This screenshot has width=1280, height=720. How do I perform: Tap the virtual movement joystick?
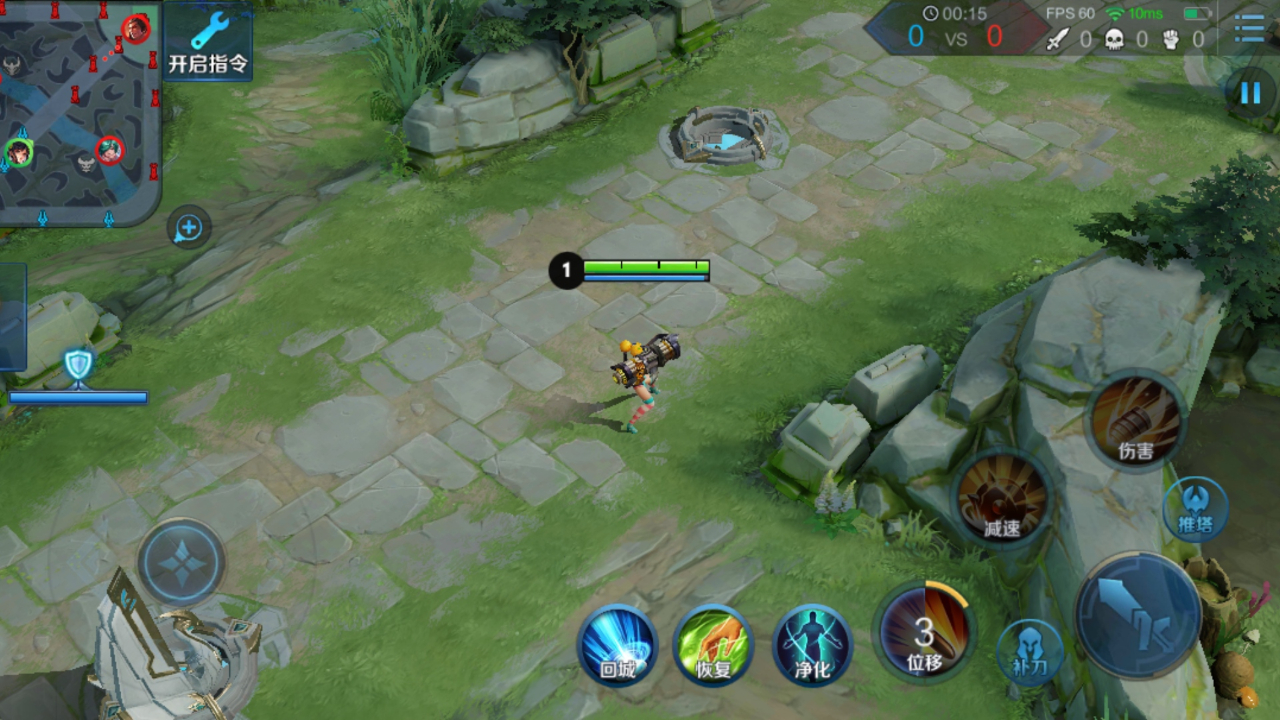181,562
